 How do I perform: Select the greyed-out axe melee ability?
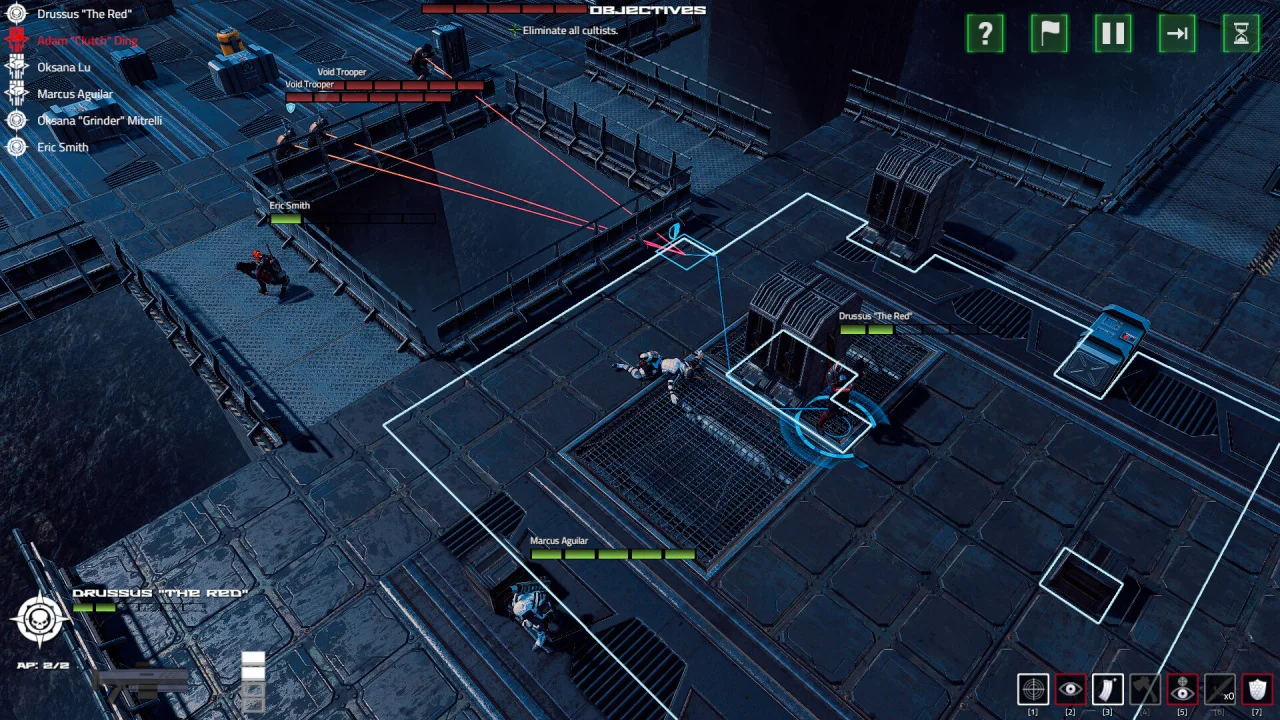coord(1145,689)
